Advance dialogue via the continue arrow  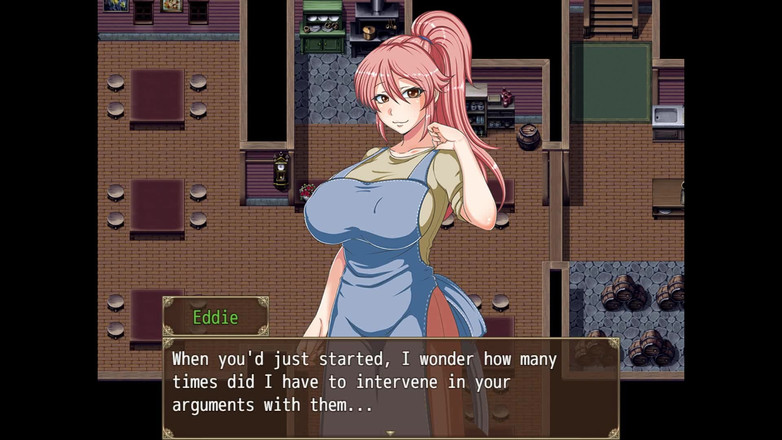[390, 433]
